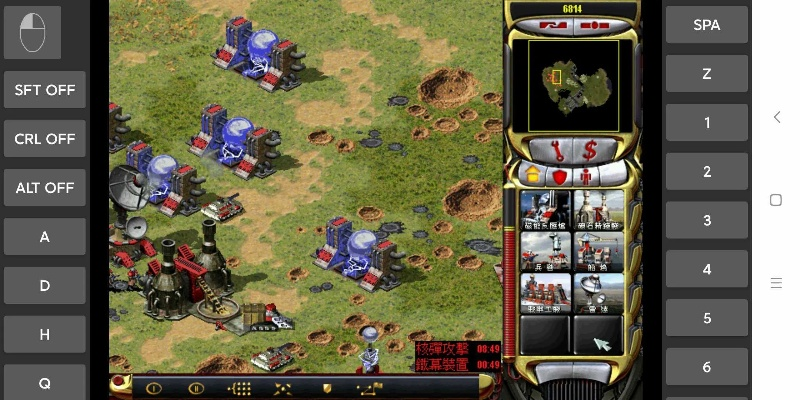
Task: Tap the SPA overlay key
Action: 707,25
